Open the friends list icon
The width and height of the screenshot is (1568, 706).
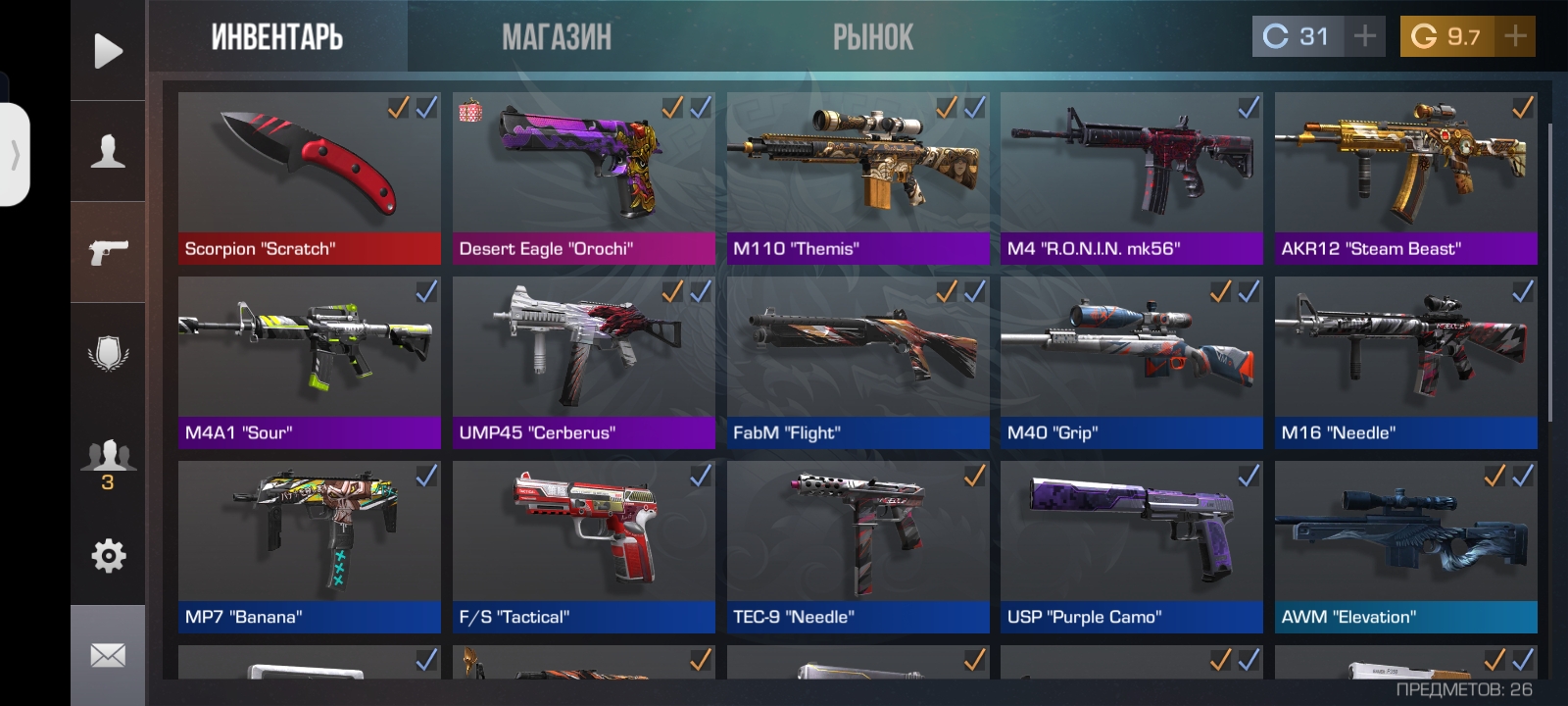click(108, 459)
